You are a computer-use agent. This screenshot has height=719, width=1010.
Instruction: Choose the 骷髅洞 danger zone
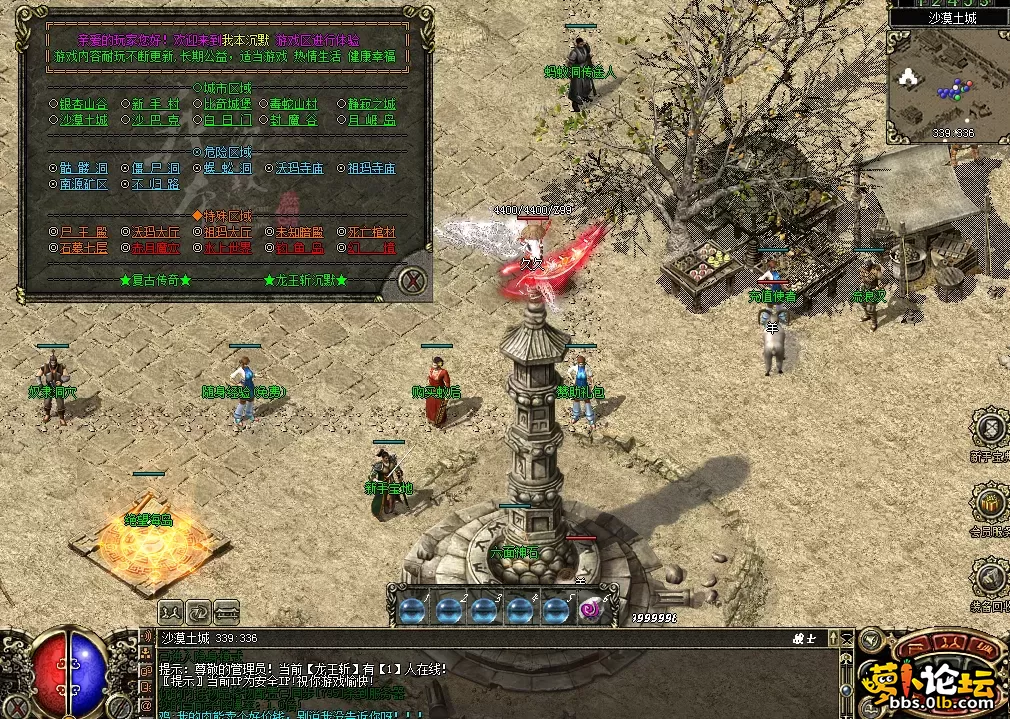pyautogui.click(x=84, y=168)
